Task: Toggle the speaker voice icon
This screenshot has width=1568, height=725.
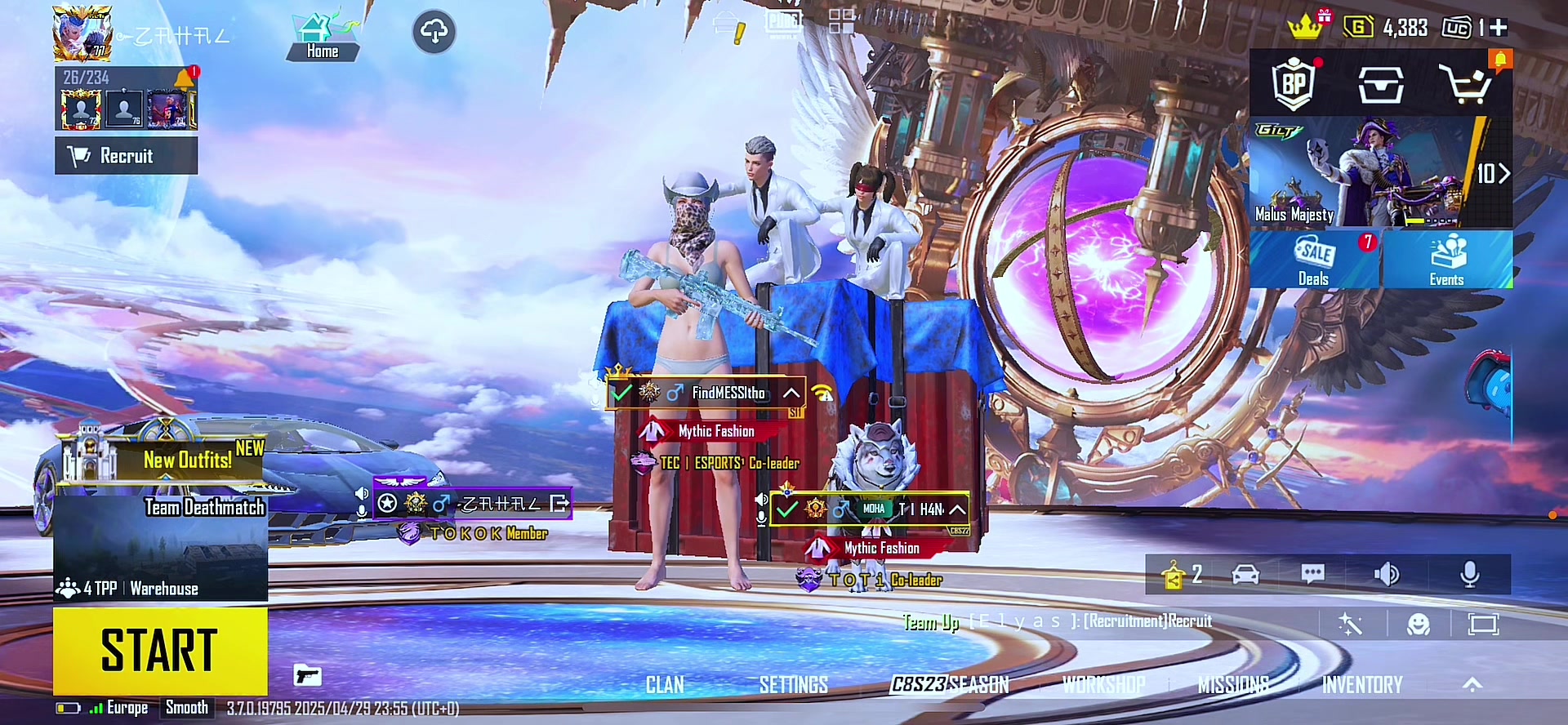Action: click(x=1387, y=575)
